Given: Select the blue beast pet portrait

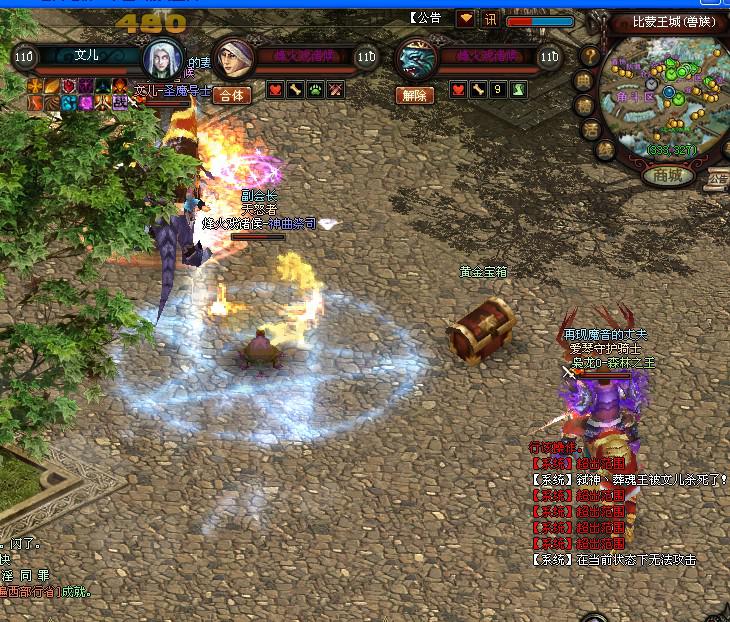Looking at the screenshot, I should (417, 60).
